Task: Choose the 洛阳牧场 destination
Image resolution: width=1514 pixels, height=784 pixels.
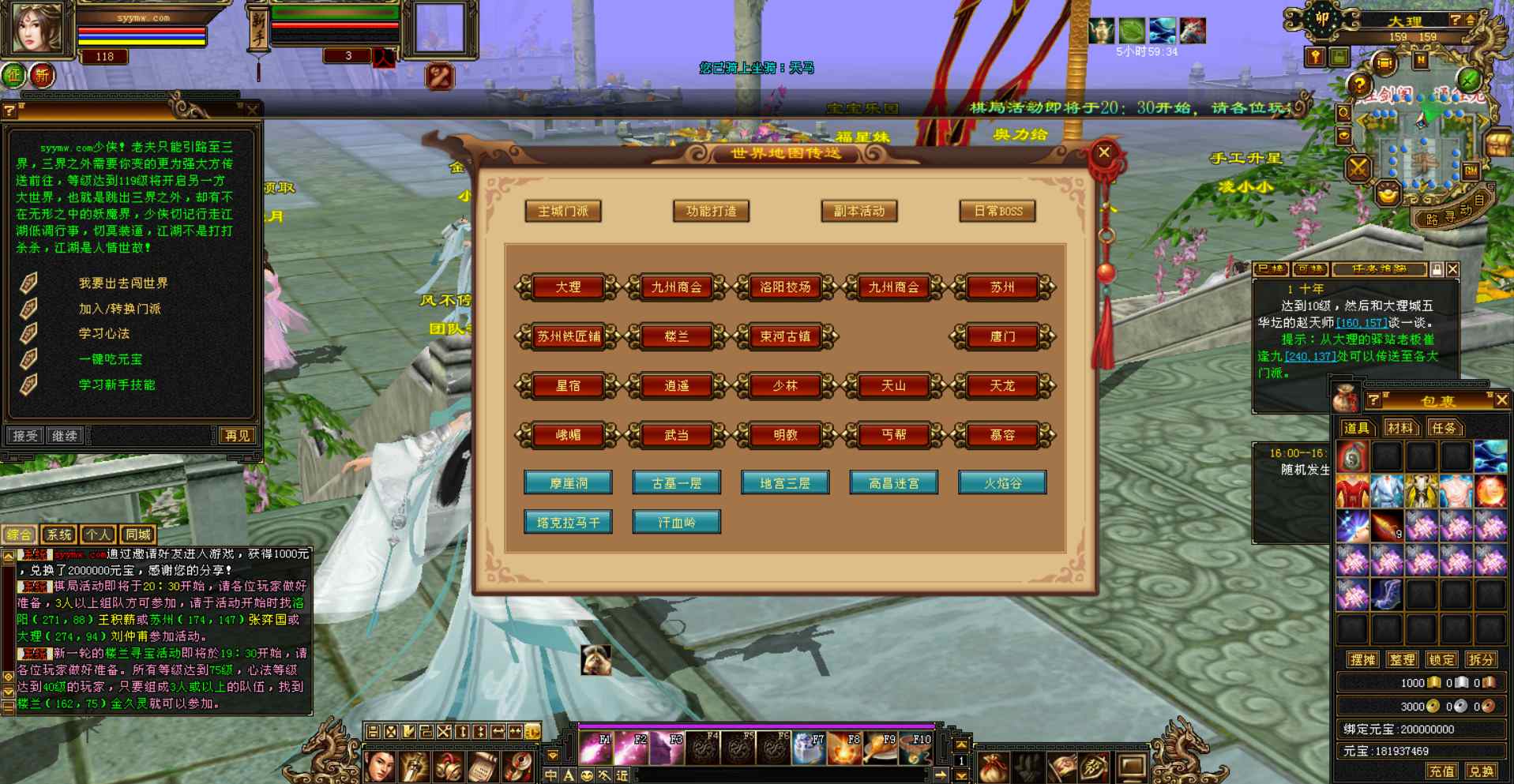Action: pos(785,287)
